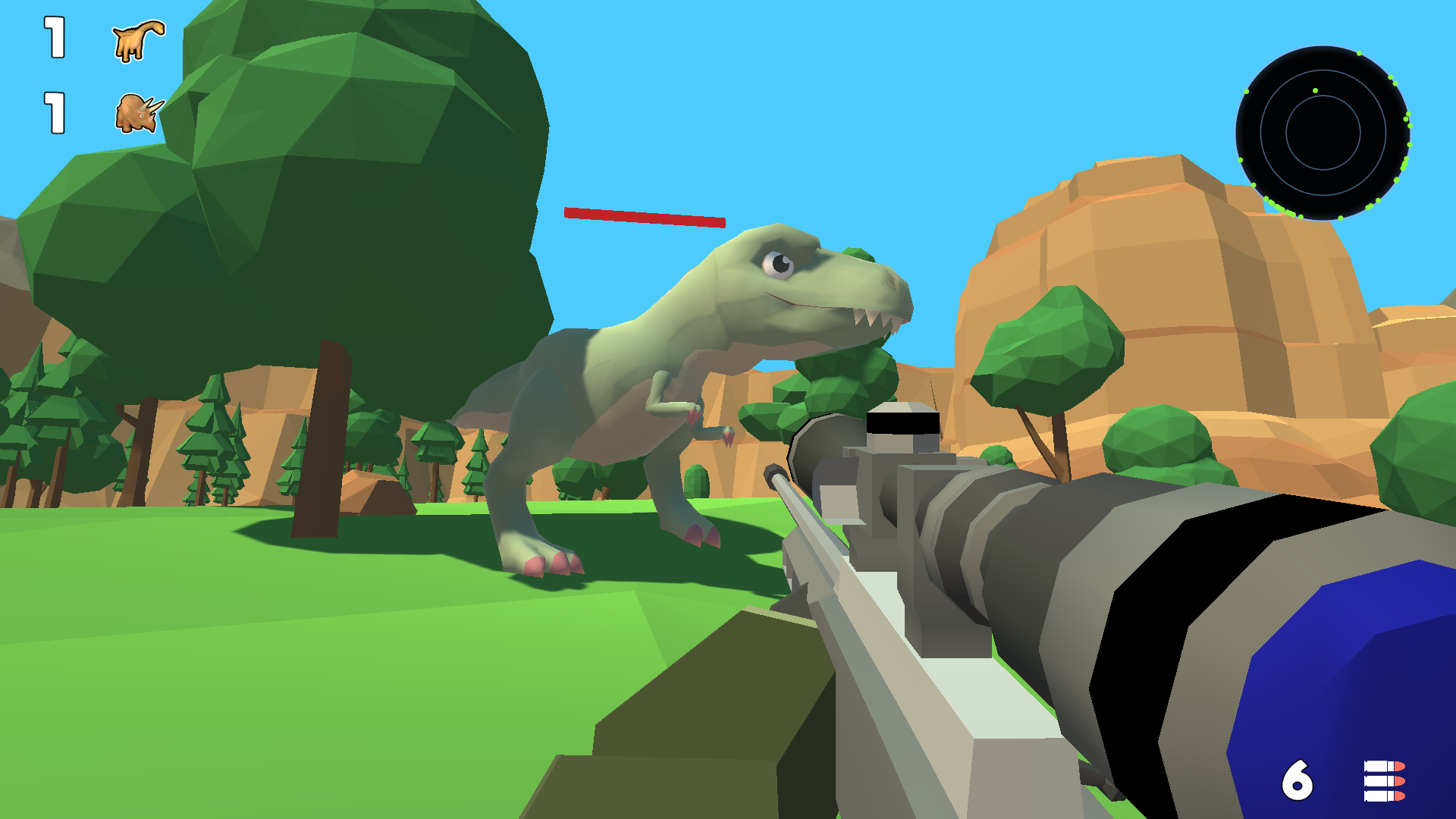Click the T-rex health bar
The image size is (1456, 819).
[x=645, y=218]
